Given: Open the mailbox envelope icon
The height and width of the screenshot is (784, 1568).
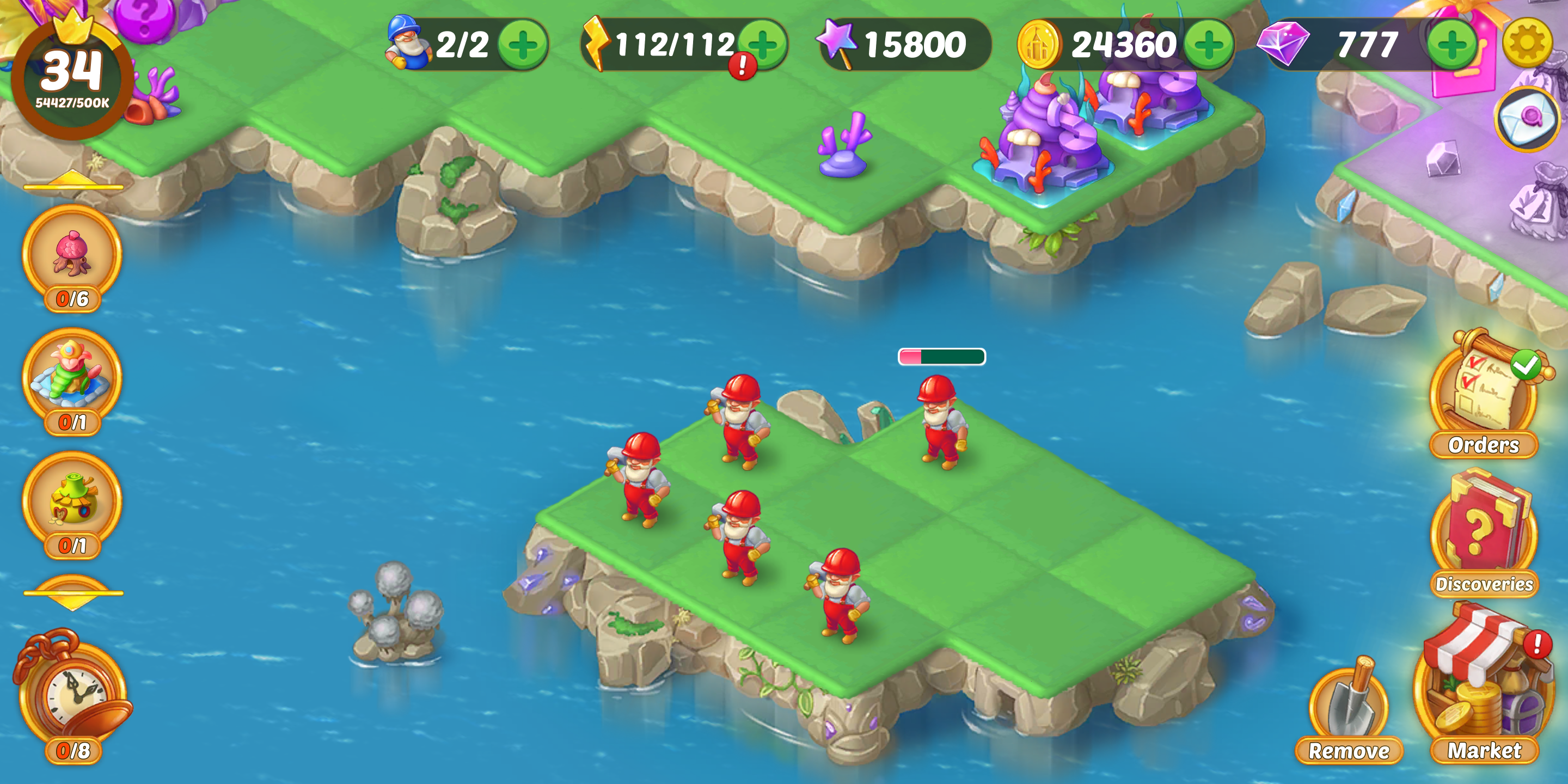Looking at the screenshot, I should [x=1527, y=119].
